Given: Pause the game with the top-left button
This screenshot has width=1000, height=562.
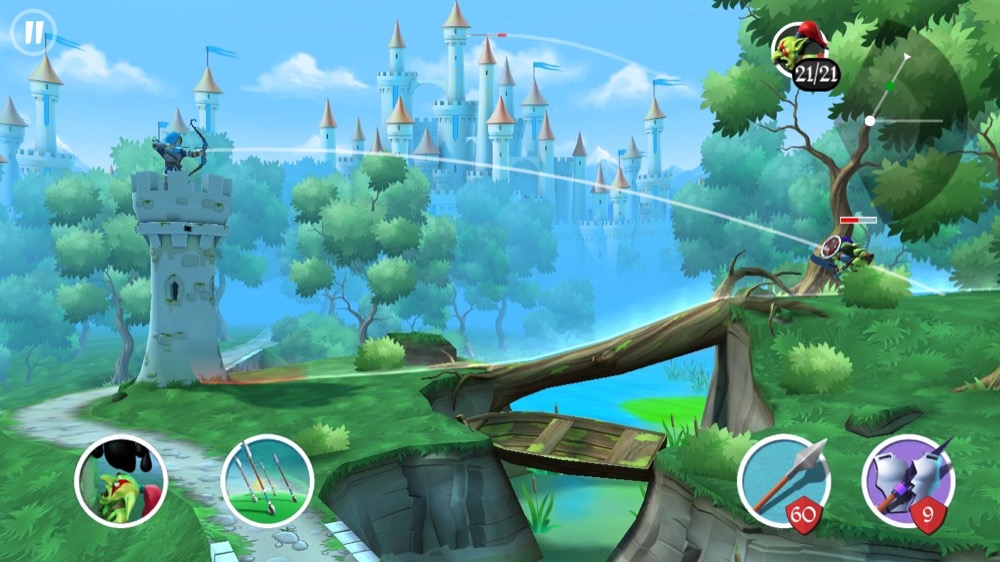Looking at the screenshot, I should pos(34,32).
